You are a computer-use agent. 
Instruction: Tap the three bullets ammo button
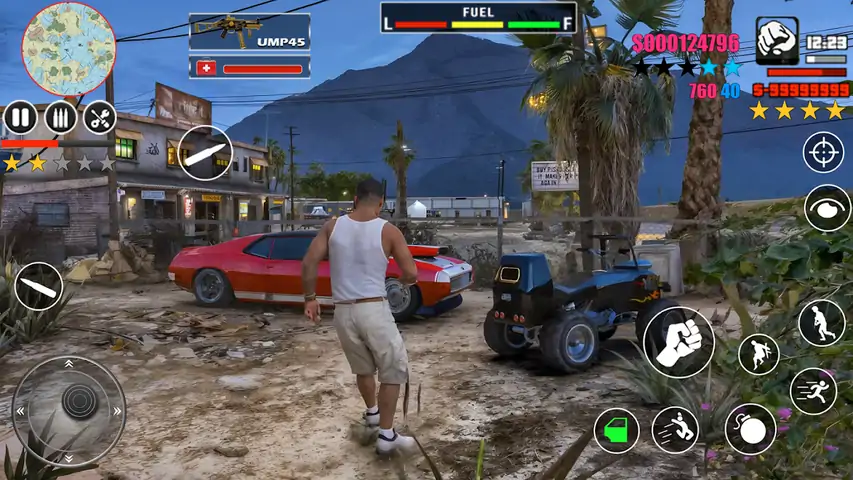coord(60,118)
